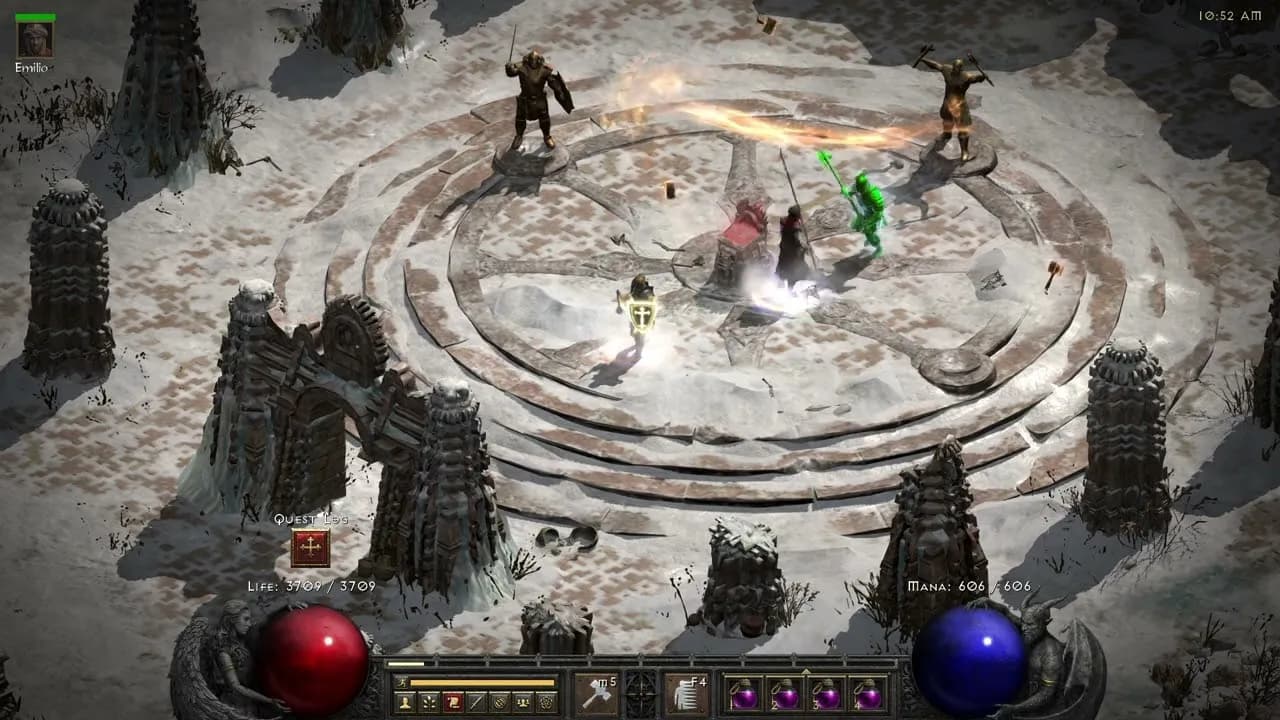Drink the rejuvenation potion in belt slot 1
Screen dimensions: 1280x720
click(x=743, y=694)
